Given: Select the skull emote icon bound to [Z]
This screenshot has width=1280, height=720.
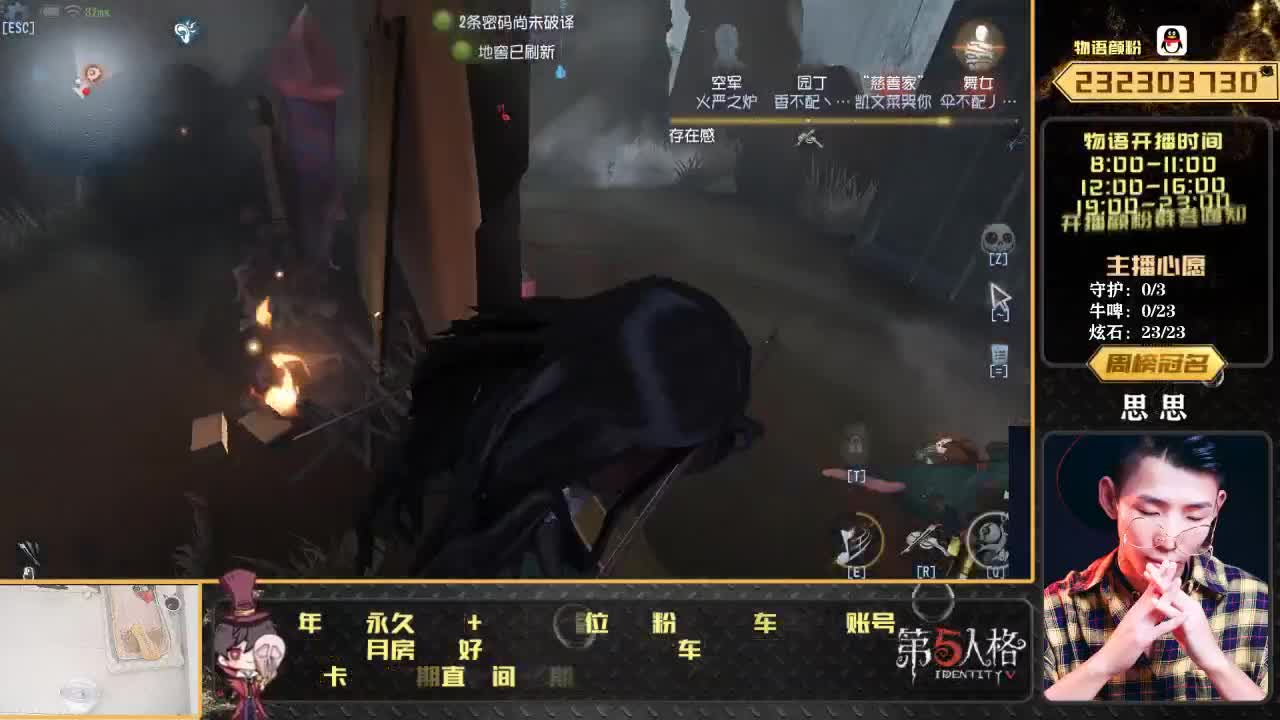Looking at the screenshot, I should (x=997, y=238).
